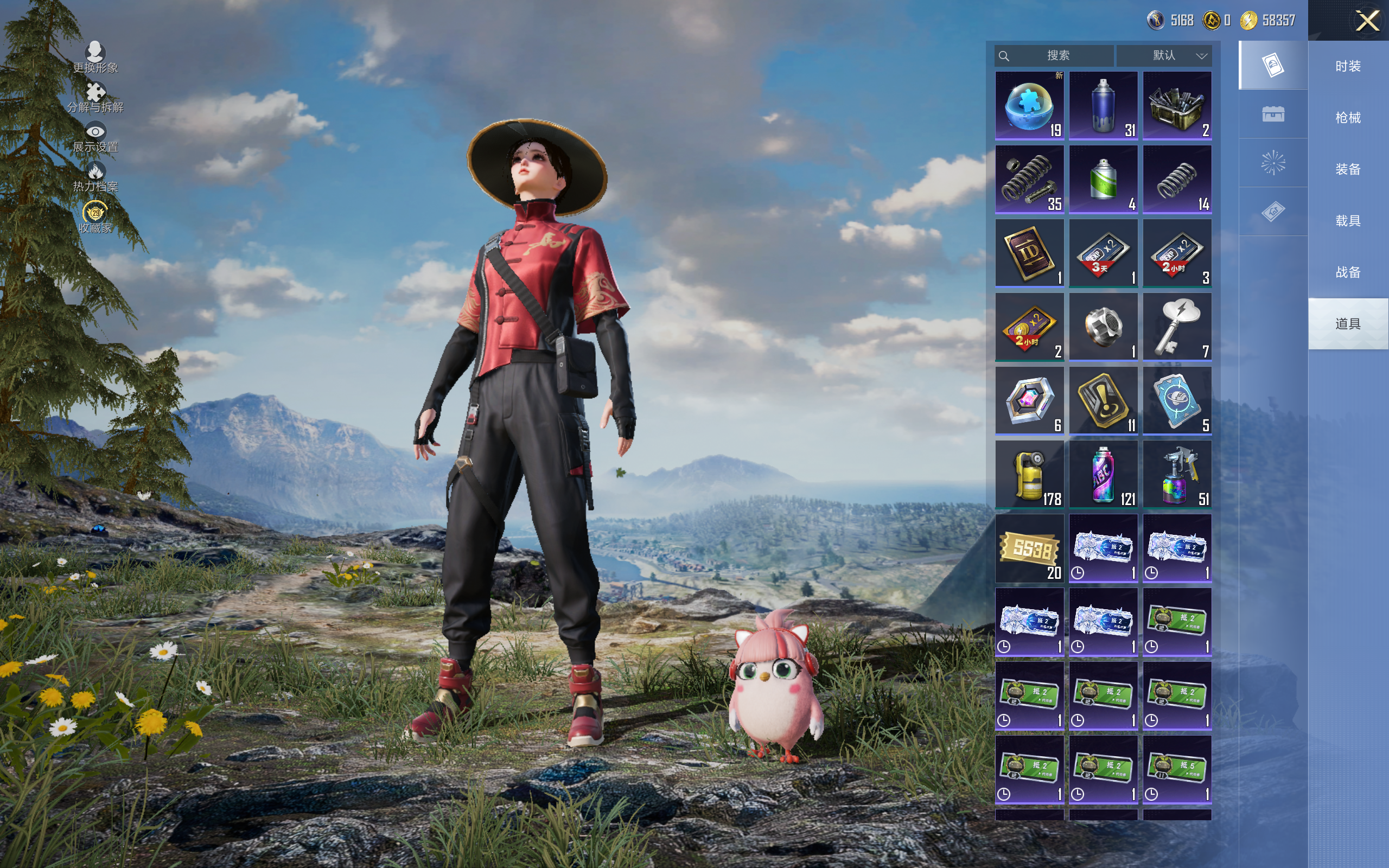Choose the green spray can item
Viewport: 1389px width, 868px height.
1103,179
